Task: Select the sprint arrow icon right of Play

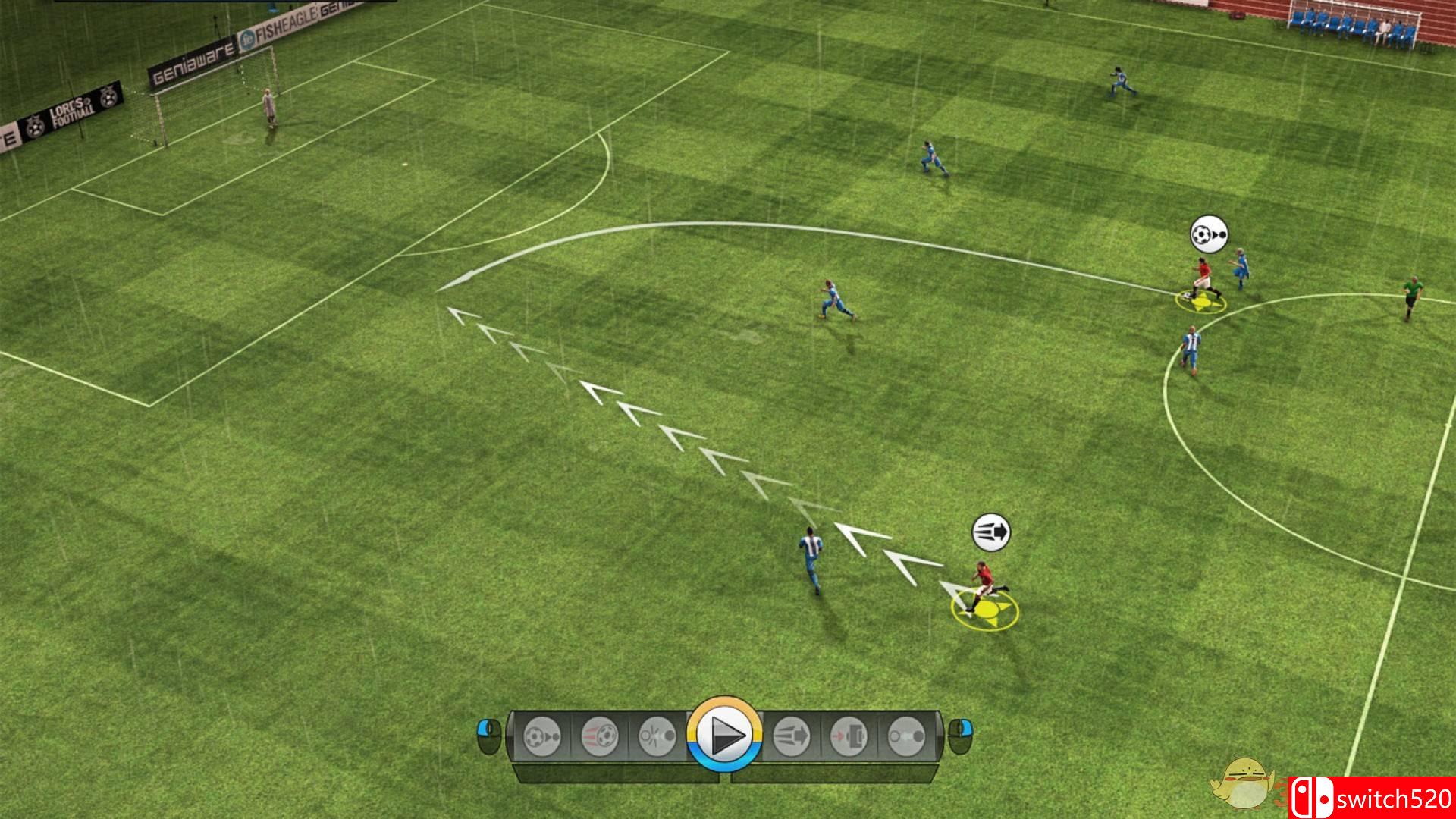Action: click(x=792, y=736)
